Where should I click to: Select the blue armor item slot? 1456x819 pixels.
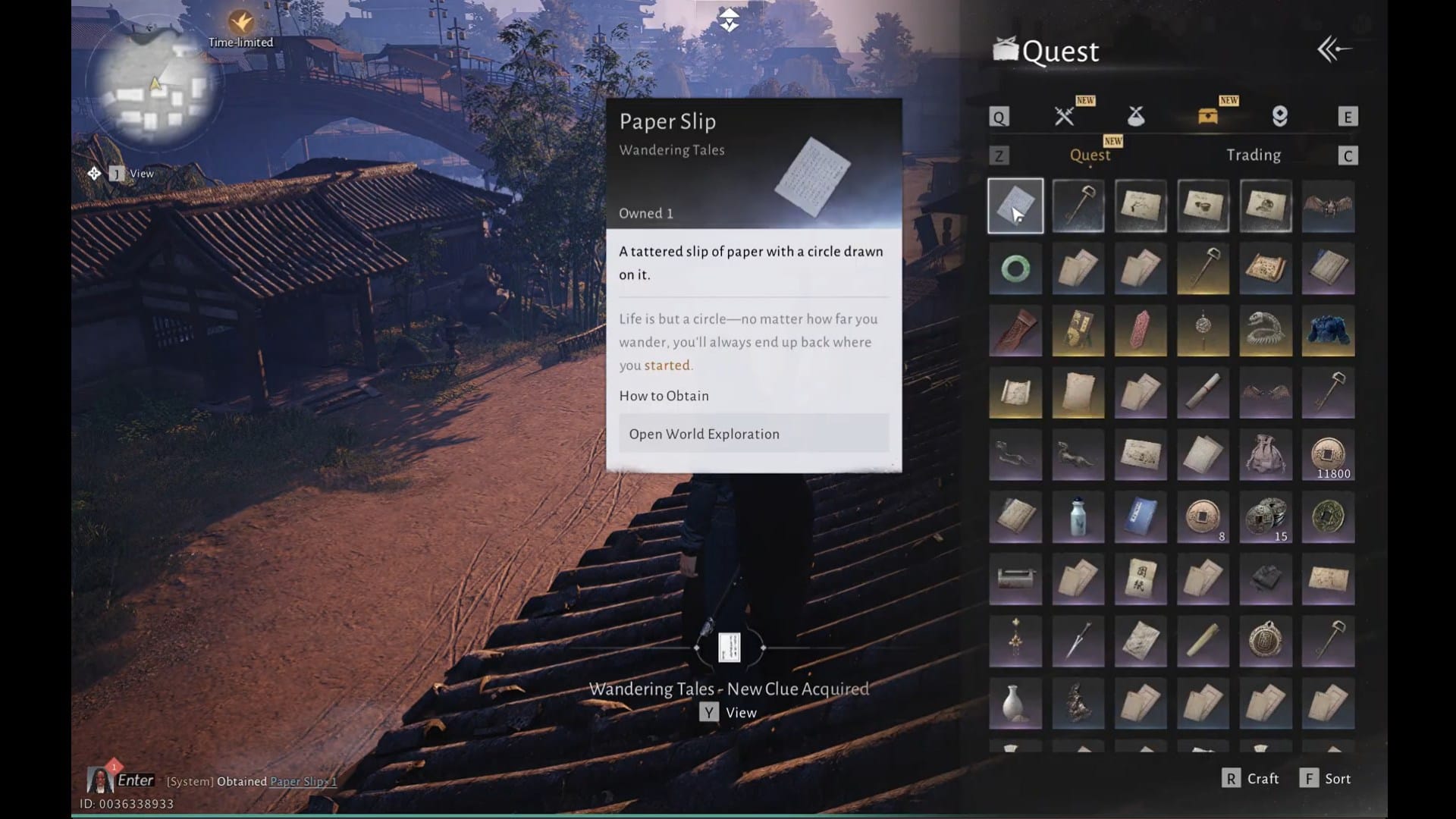pos(1328,331)
